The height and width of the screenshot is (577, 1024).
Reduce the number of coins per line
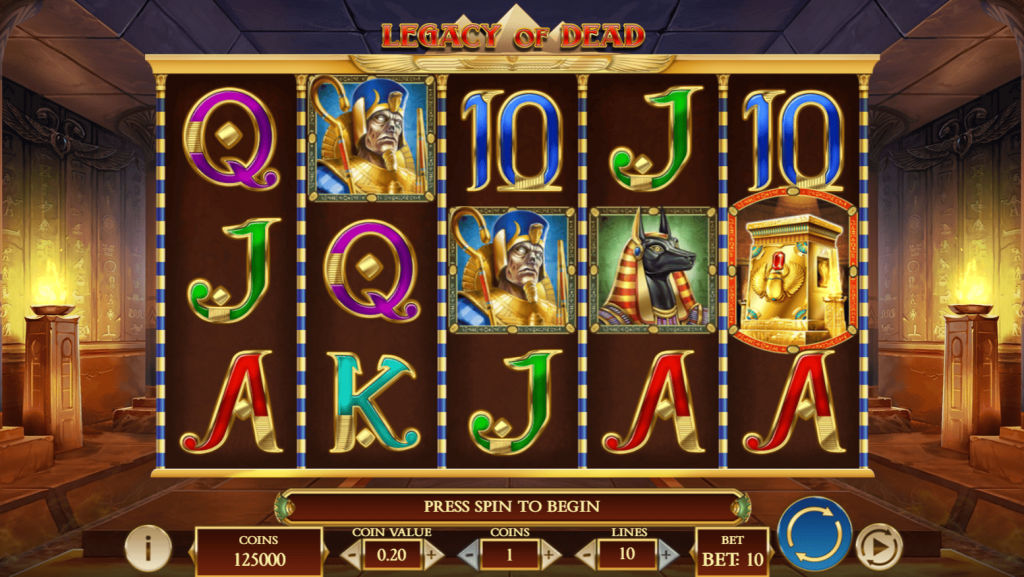click(x=469, y=553)
